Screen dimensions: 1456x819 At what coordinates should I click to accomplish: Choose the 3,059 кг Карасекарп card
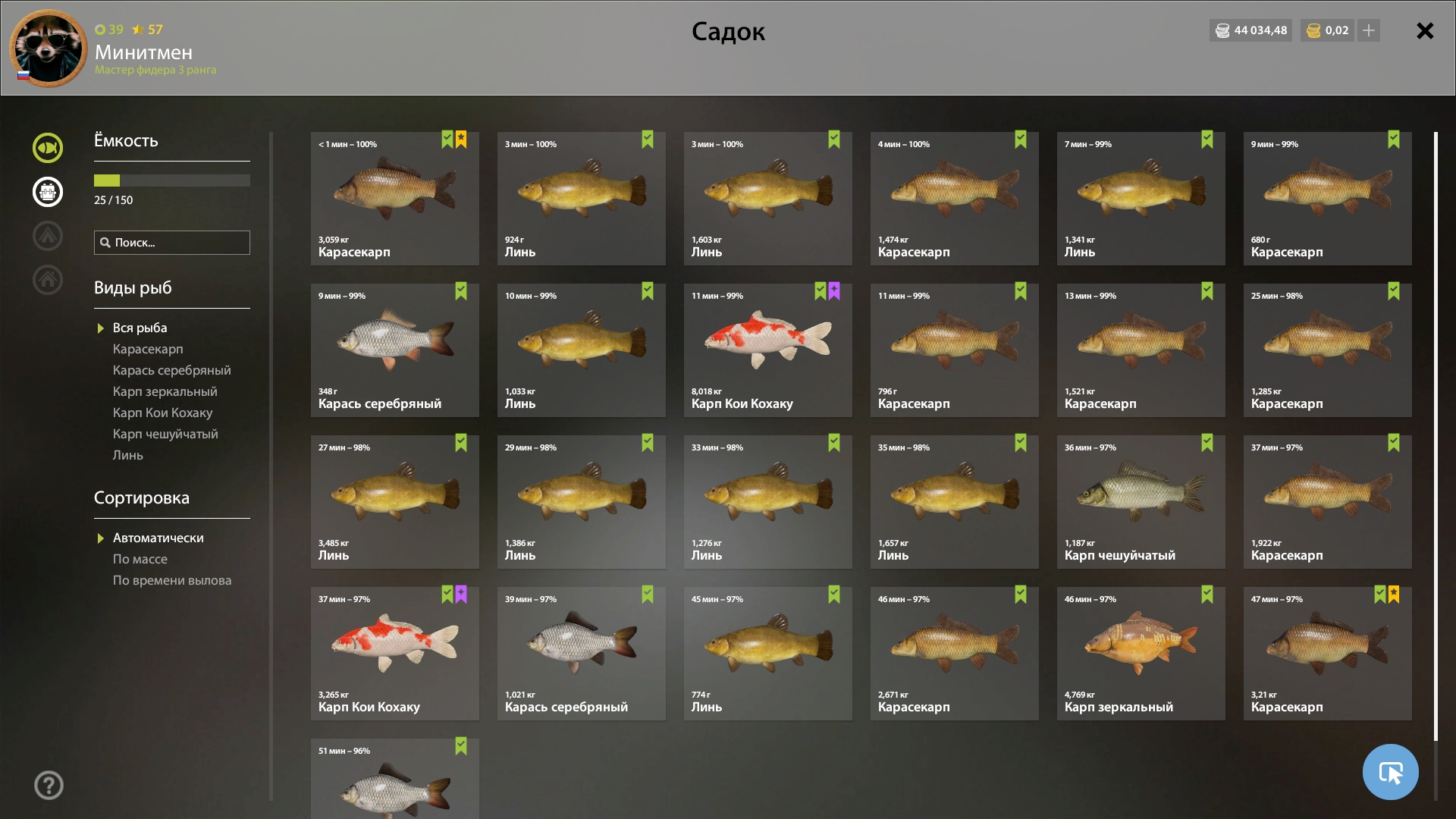[394, 198]
